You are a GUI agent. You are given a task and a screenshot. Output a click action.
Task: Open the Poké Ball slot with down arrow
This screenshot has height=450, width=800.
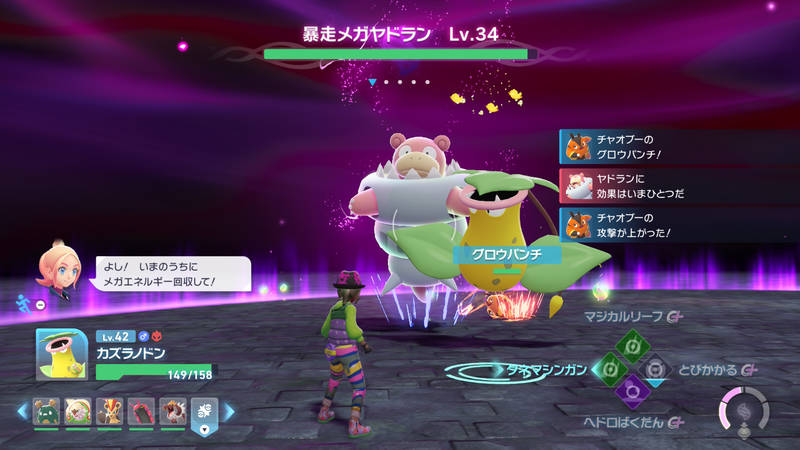[x=204, y=413]
